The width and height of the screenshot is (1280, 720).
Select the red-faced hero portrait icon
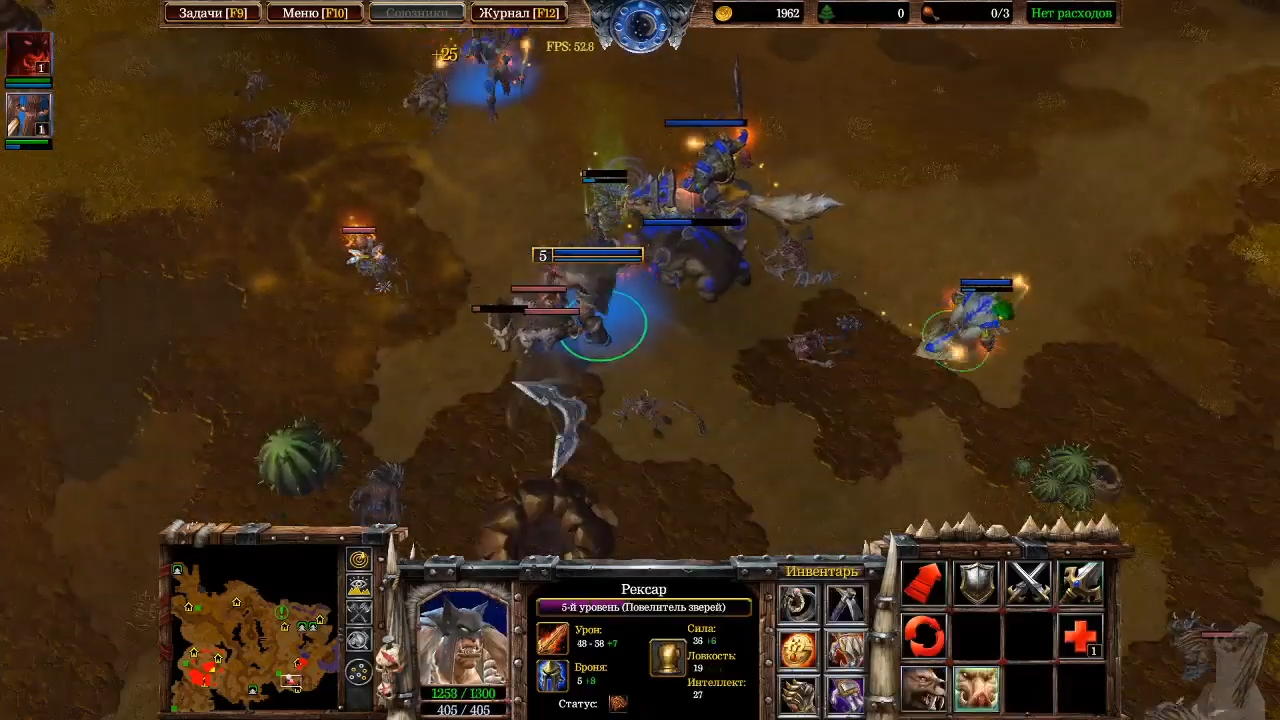click(29, 54)
